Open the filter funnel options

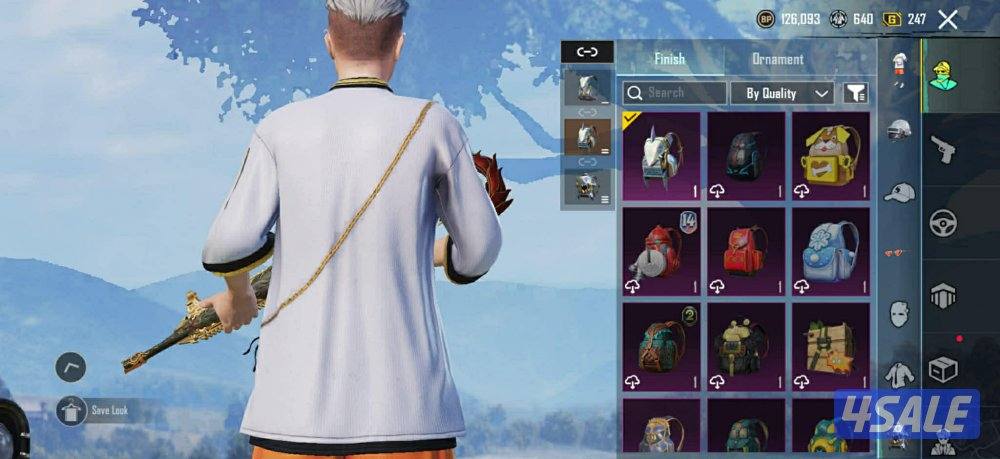coord(856,93)
